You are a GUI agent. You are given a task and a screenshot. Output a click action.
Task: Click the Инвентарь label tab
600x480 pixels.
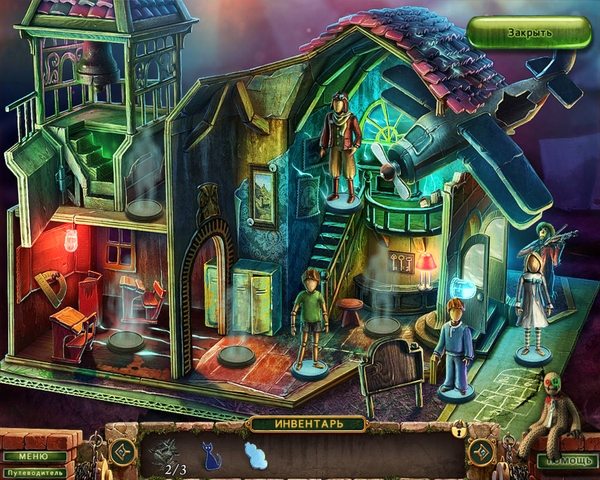[300, 424]
